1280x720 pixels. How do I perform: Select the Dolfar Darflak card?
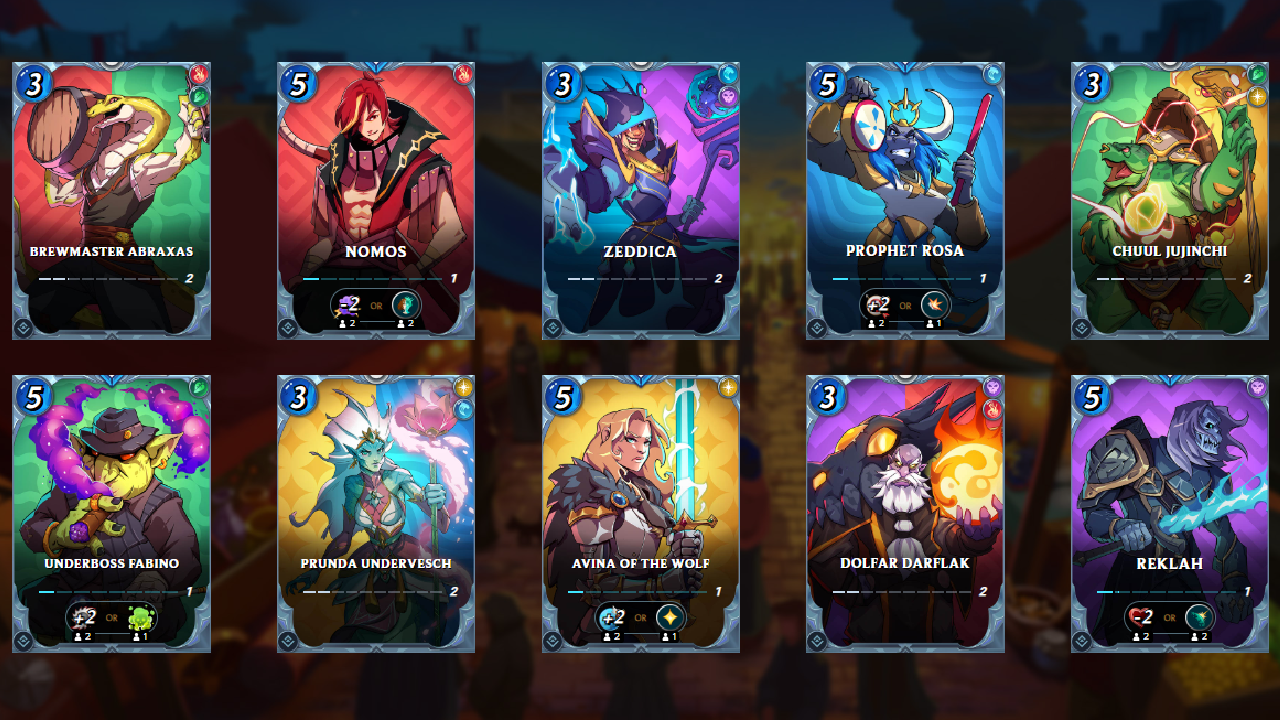905,513
